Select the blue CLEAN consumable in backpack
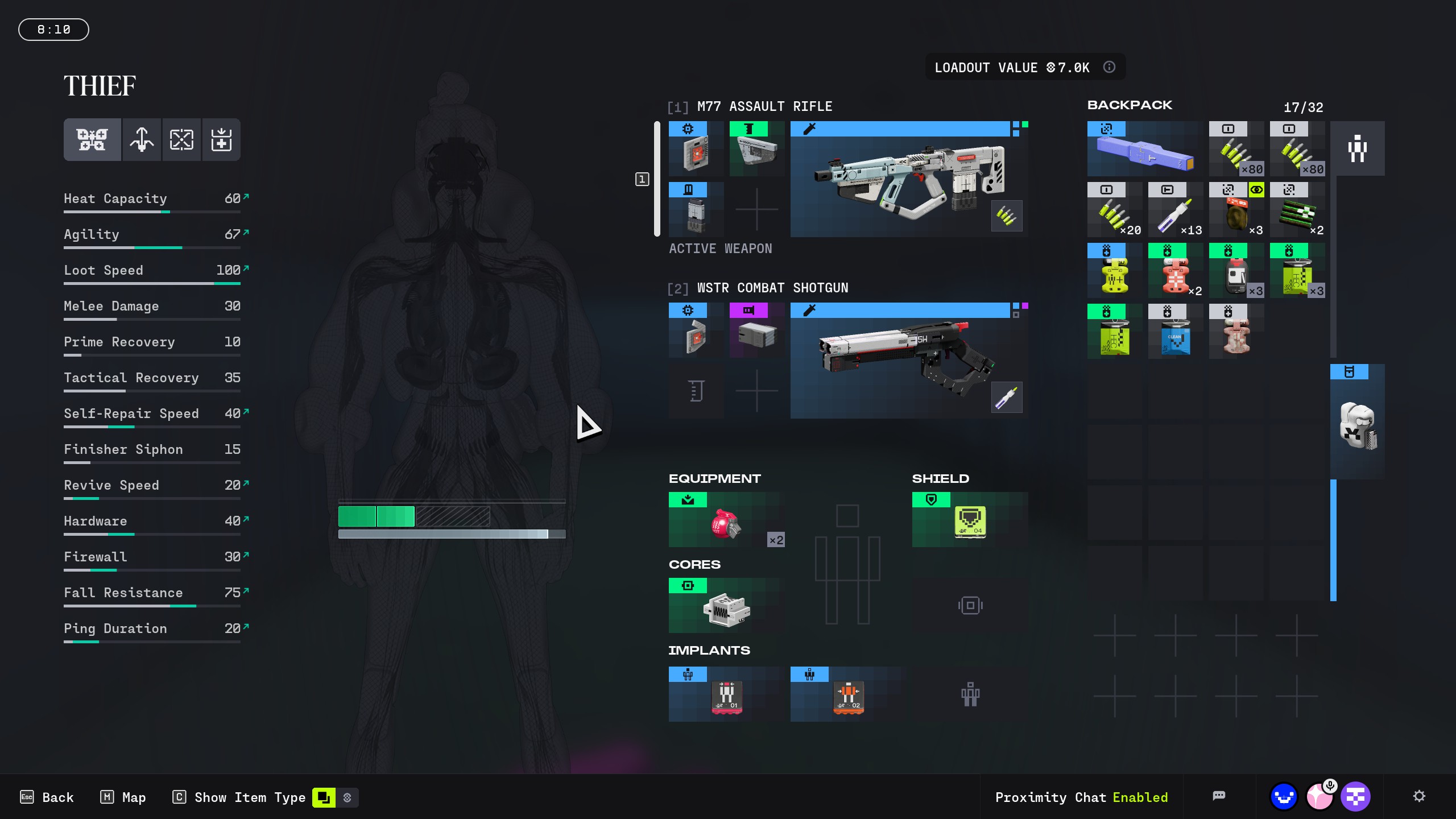Image resolution: width=1456 pixels, height=819 pixels. (1175, 332)
